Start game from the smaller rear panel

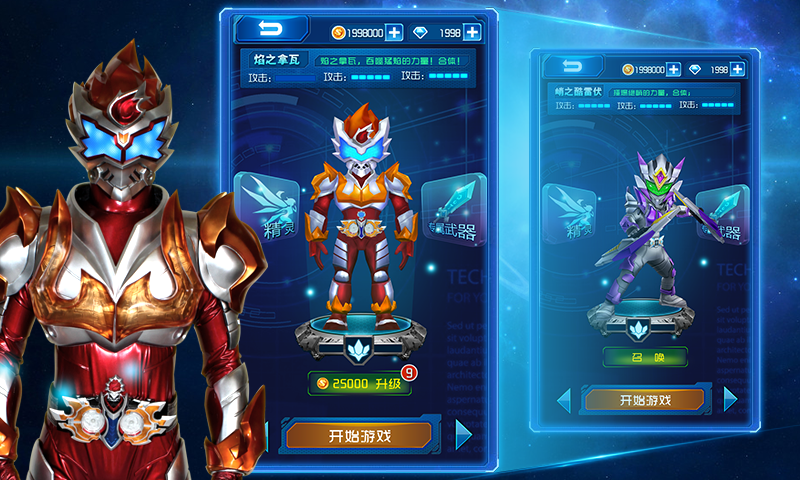[x=645, y=400]
